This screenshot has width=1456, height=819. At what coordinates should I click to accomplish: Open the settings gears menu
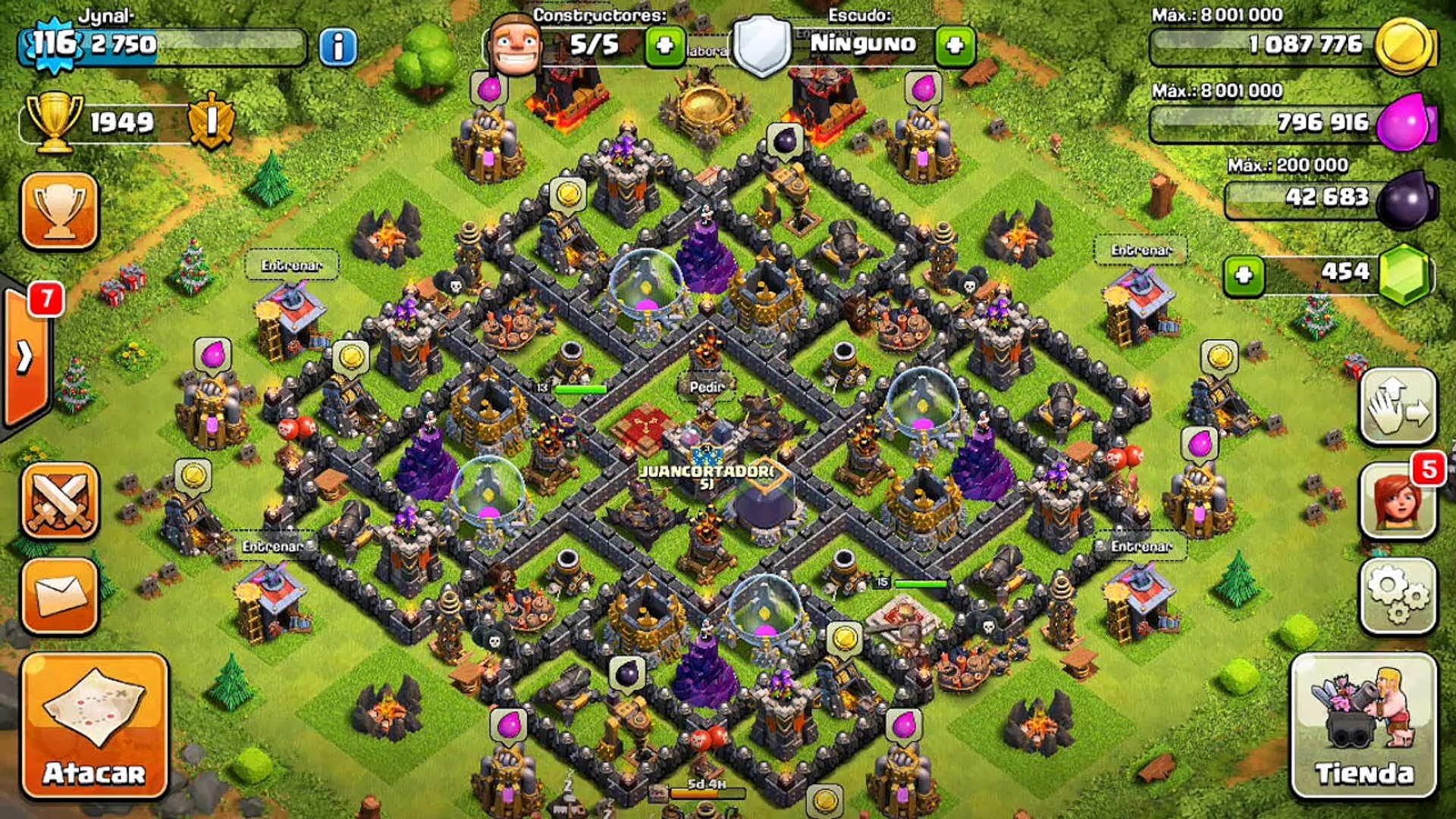tap(1398, 595)
